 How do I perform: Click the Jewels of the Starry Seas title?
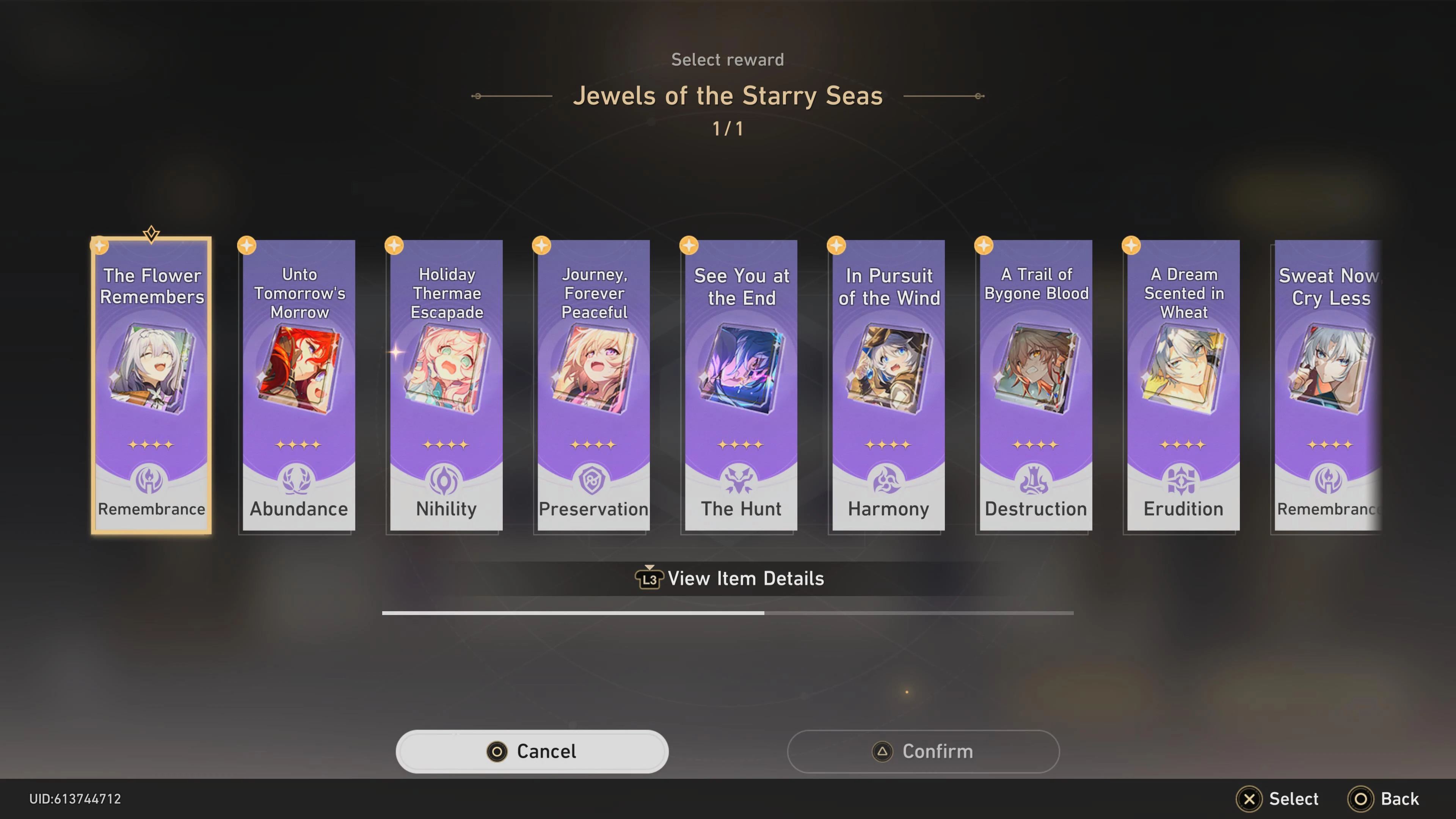728,96
